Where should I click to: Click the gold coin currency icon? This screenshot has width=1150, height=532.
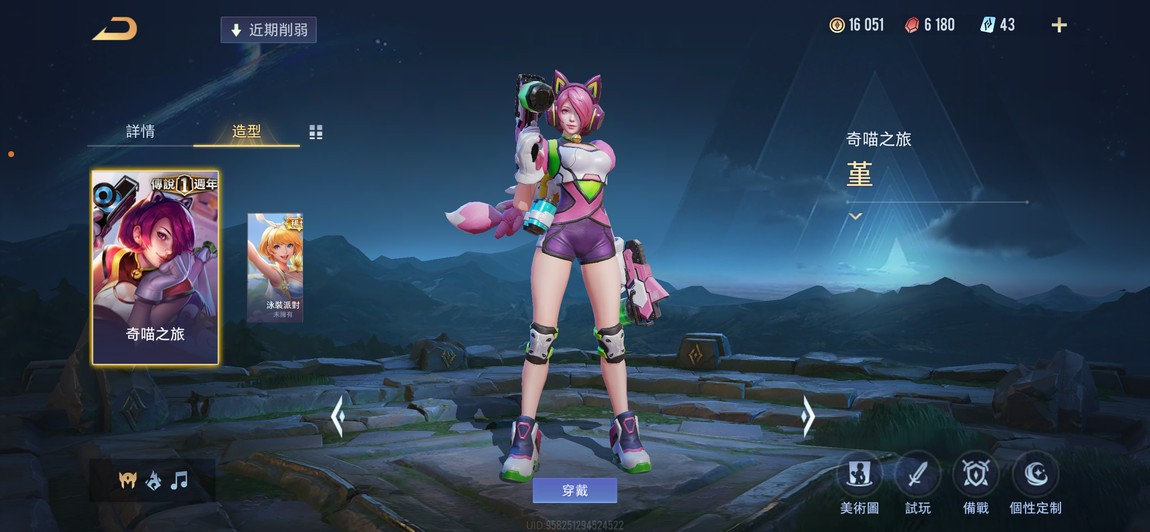point(837,25)
